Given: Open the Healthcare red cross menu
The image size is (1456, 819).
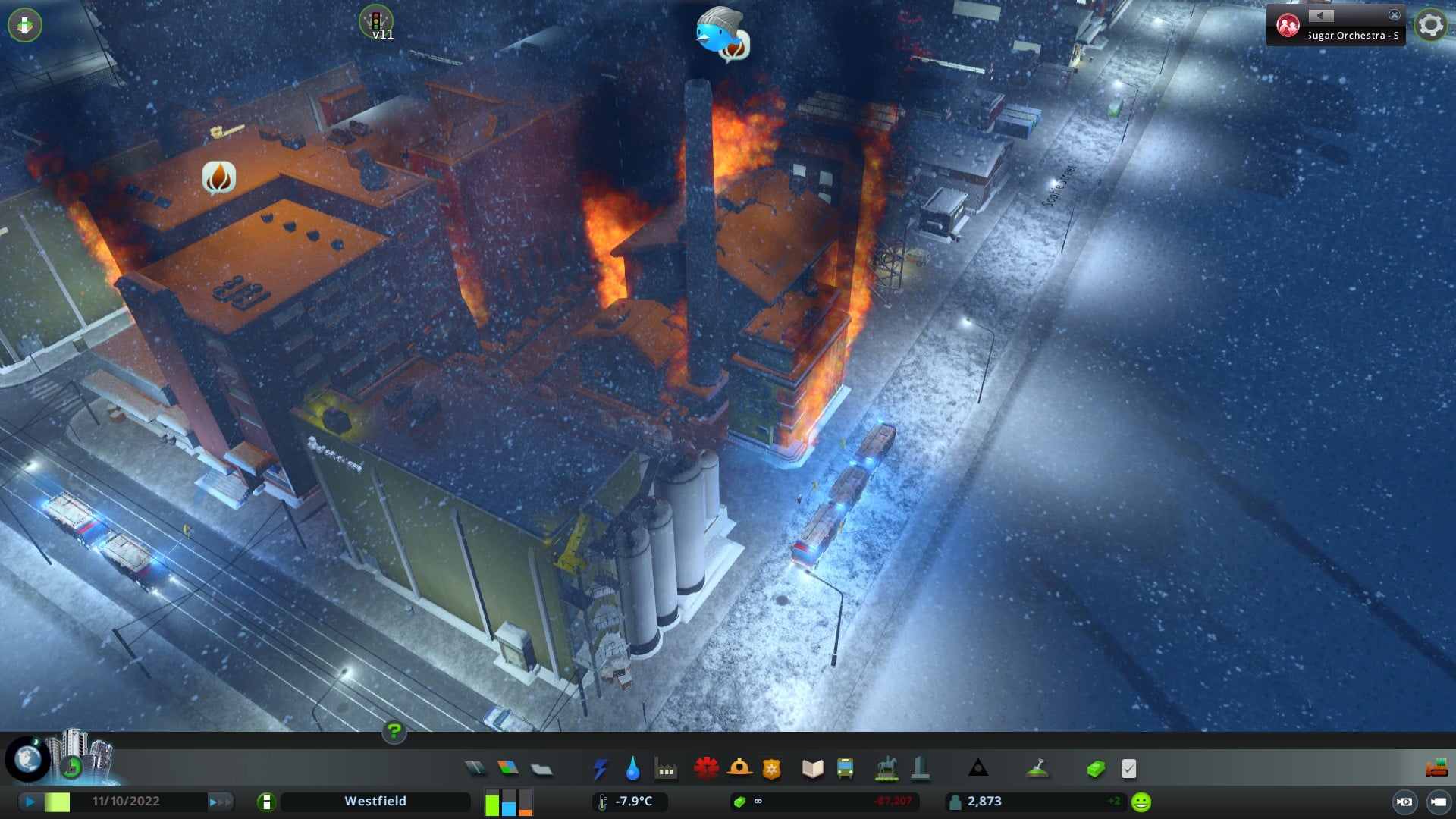Looking at the screenshot, I should [706, 769].
